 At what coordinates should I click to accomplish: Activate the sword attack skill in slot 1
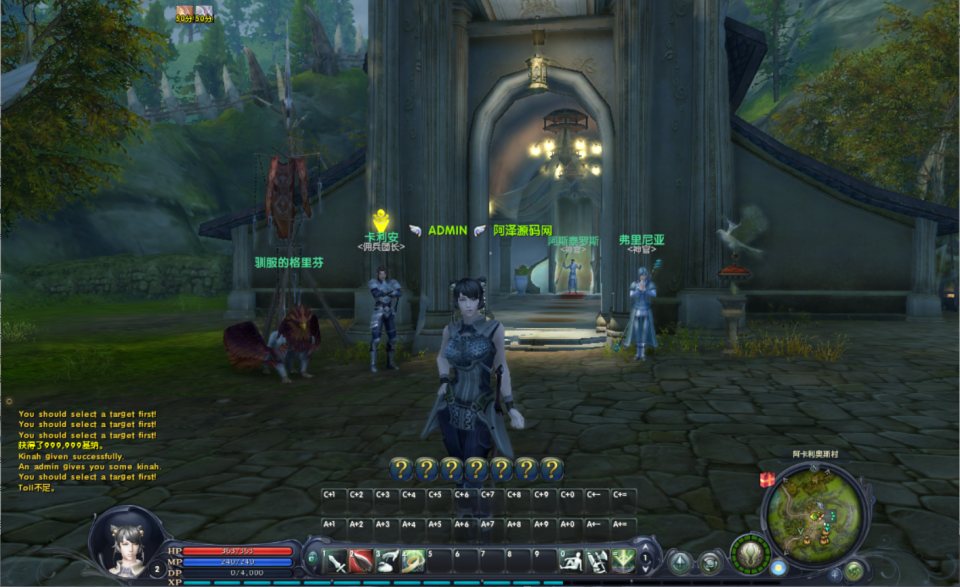336,561
